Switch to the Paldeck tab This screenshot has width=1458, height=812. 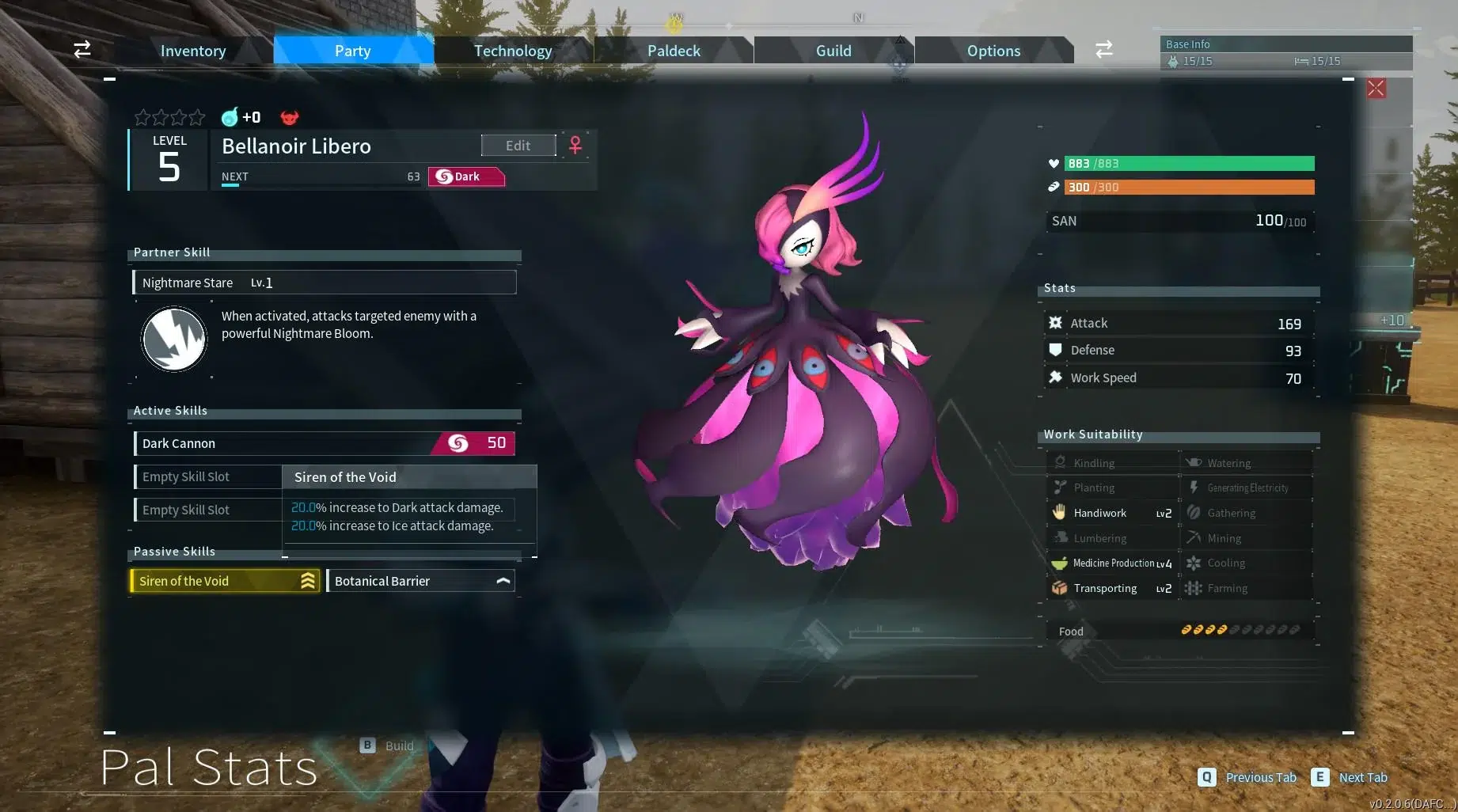click(x=673, y=50)
